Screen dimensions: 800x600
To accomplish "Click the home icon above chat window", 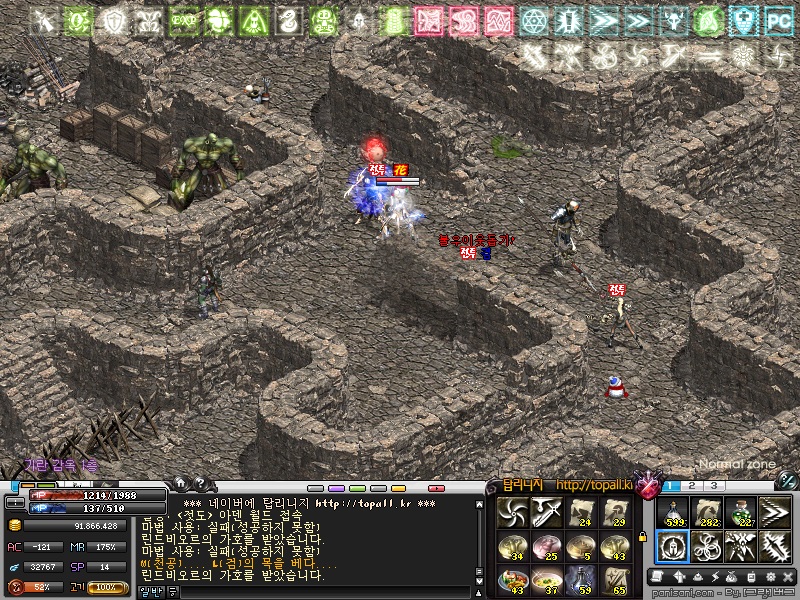I will [x=181, y=483].
